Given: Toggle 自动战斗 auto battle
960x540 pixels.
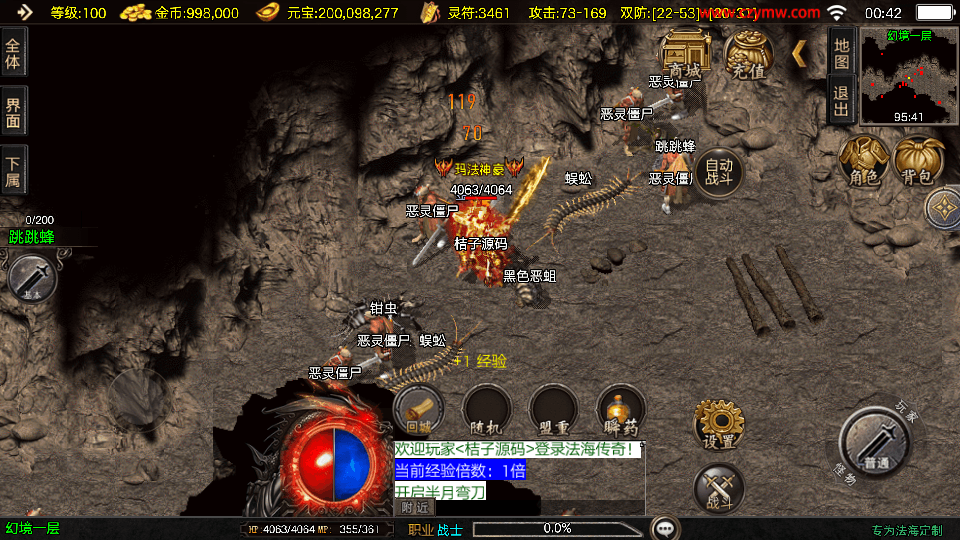Looking at the screenshot, I should click(720, 172).
